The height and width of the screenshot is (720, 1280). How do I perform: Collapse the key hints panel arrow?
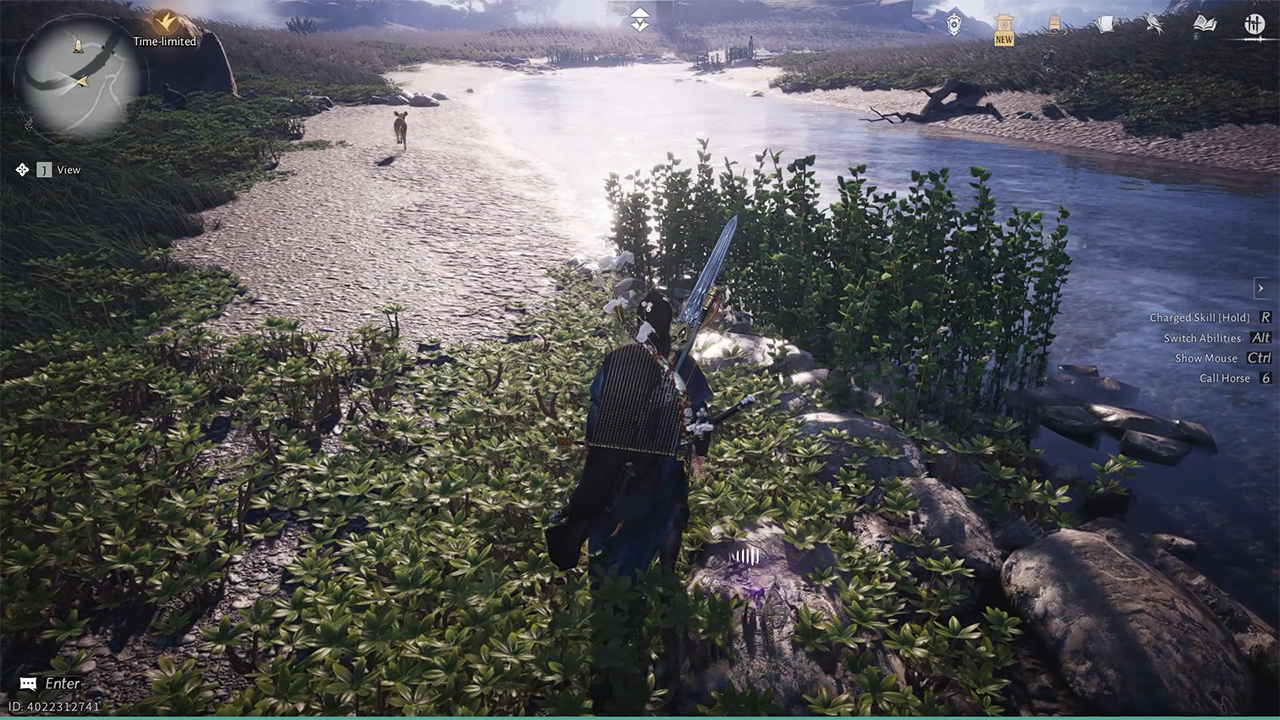pos(1260,288)
